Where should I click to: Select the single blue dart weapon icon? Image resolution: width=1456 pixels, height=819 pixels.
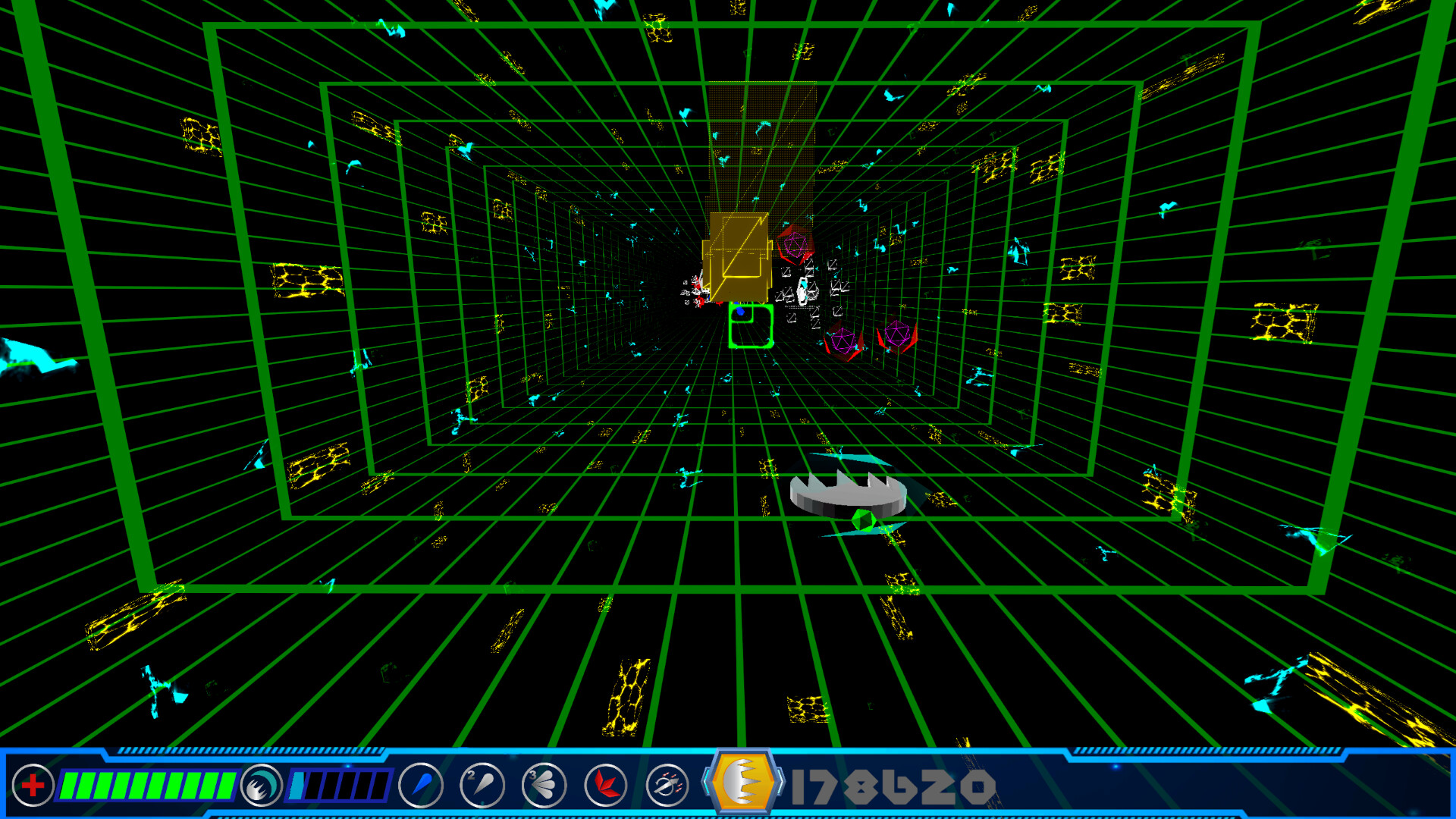coord(422,785)
